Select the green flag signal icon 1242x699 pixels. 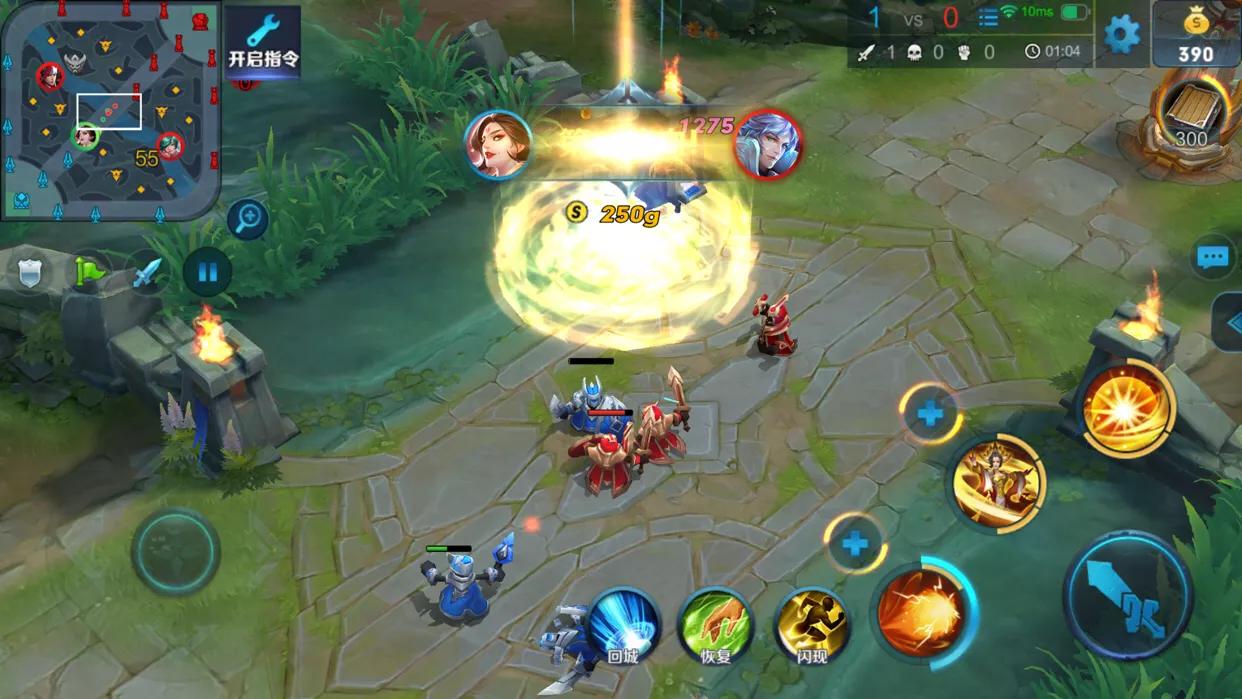(89, 271)
